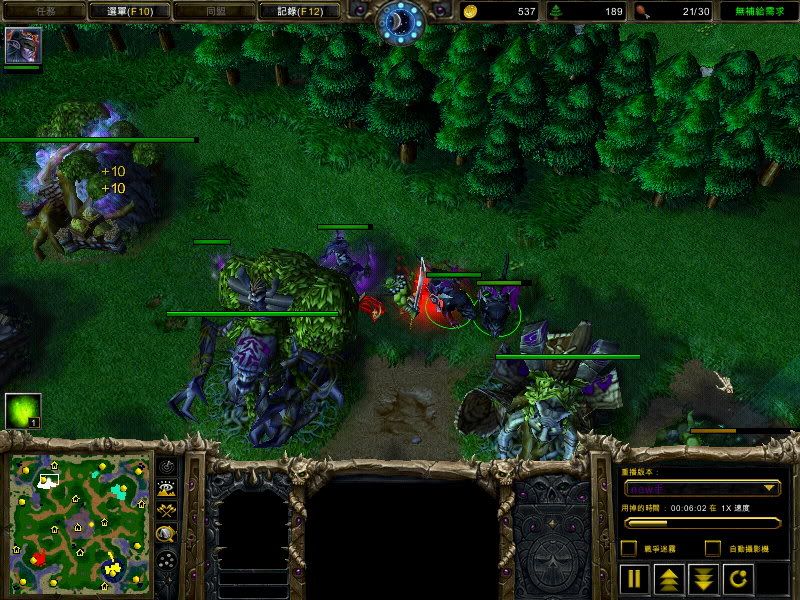Pause the replay
Viewport: 800px width, 600px height.
click(x=634, y=578)
